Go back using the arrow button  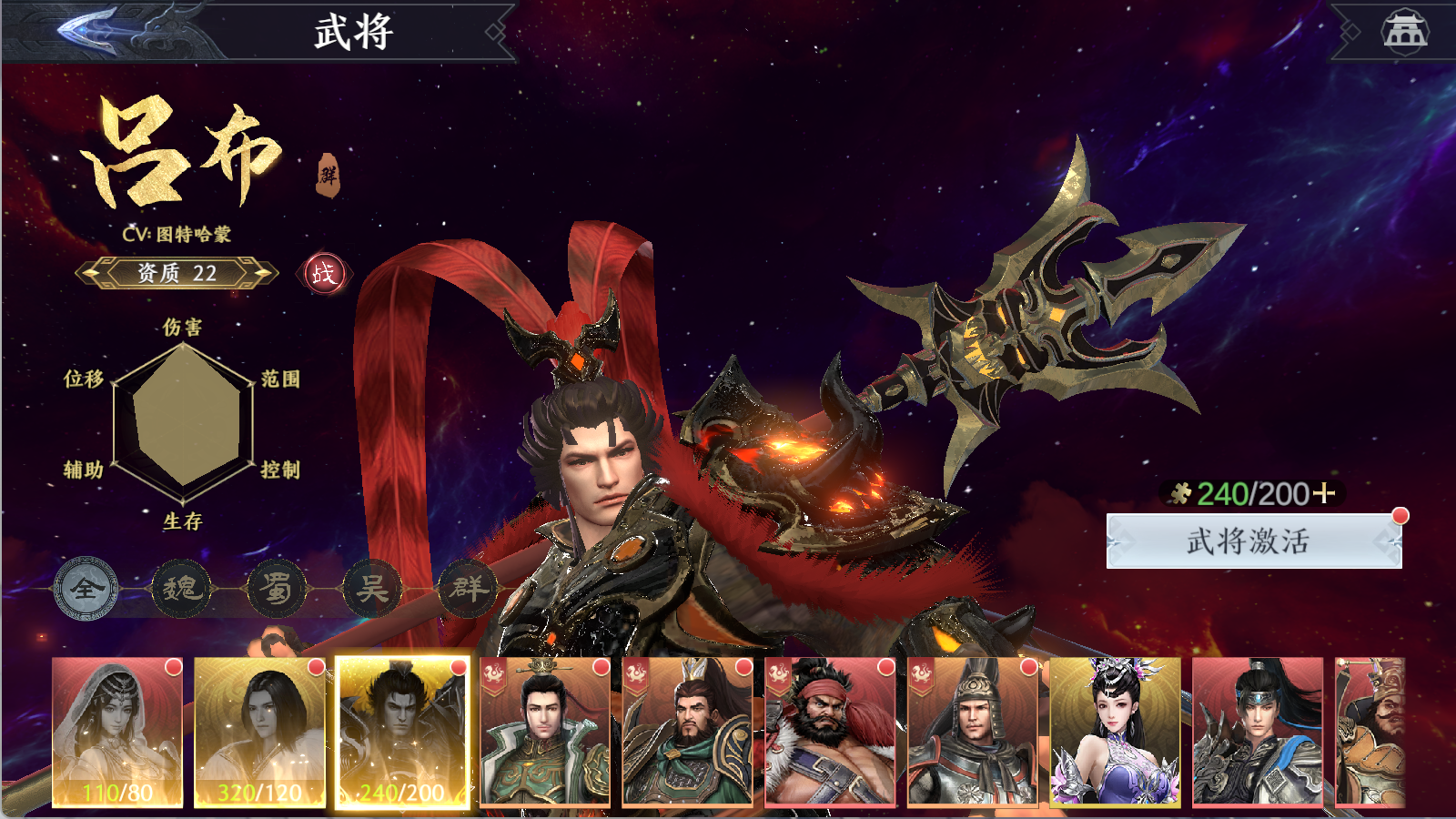tap(91, 29)
